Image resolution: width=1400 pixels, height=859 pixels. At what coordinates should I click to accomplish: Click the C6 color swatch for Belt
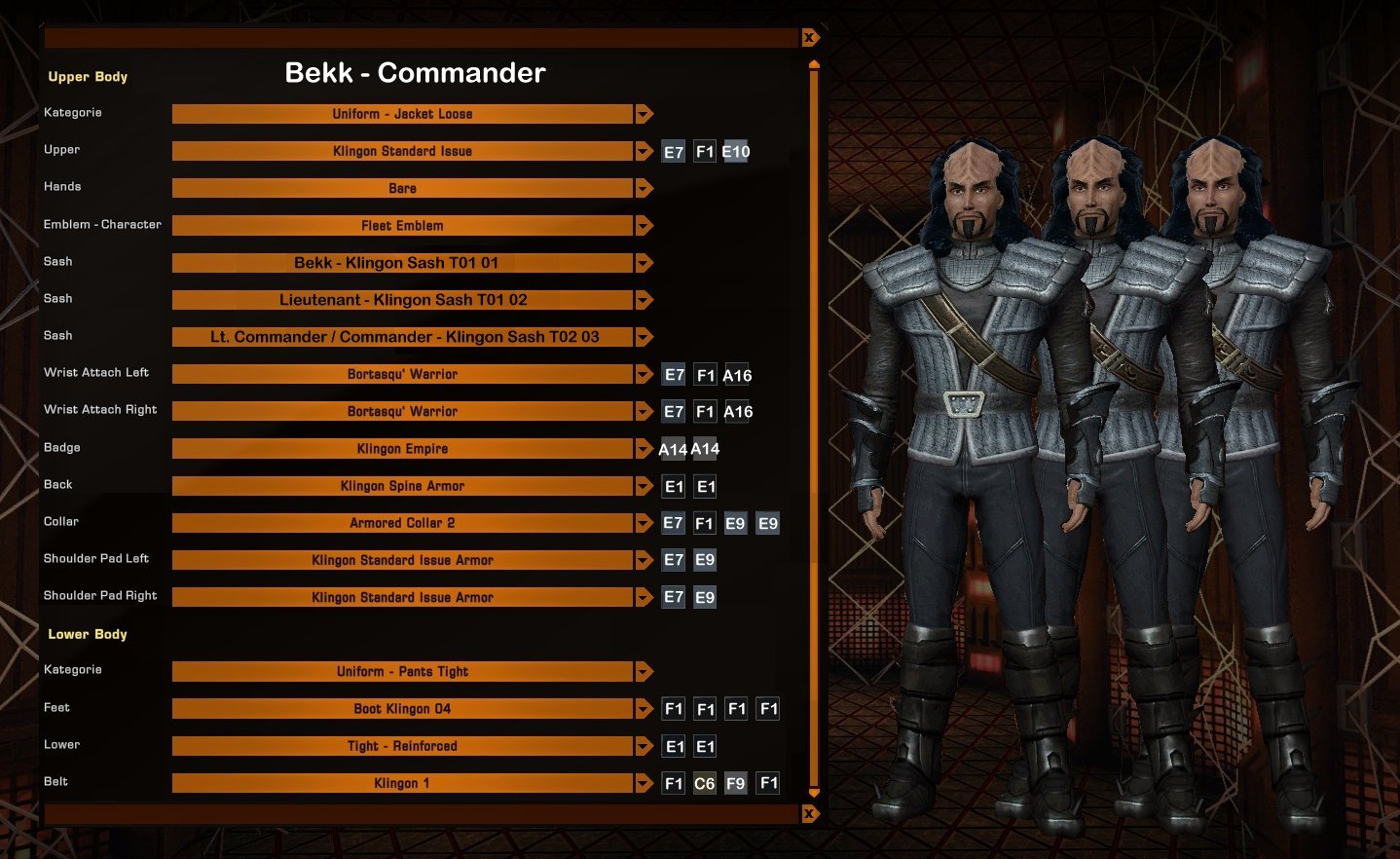pyautogui.click(x=704, y=783)
